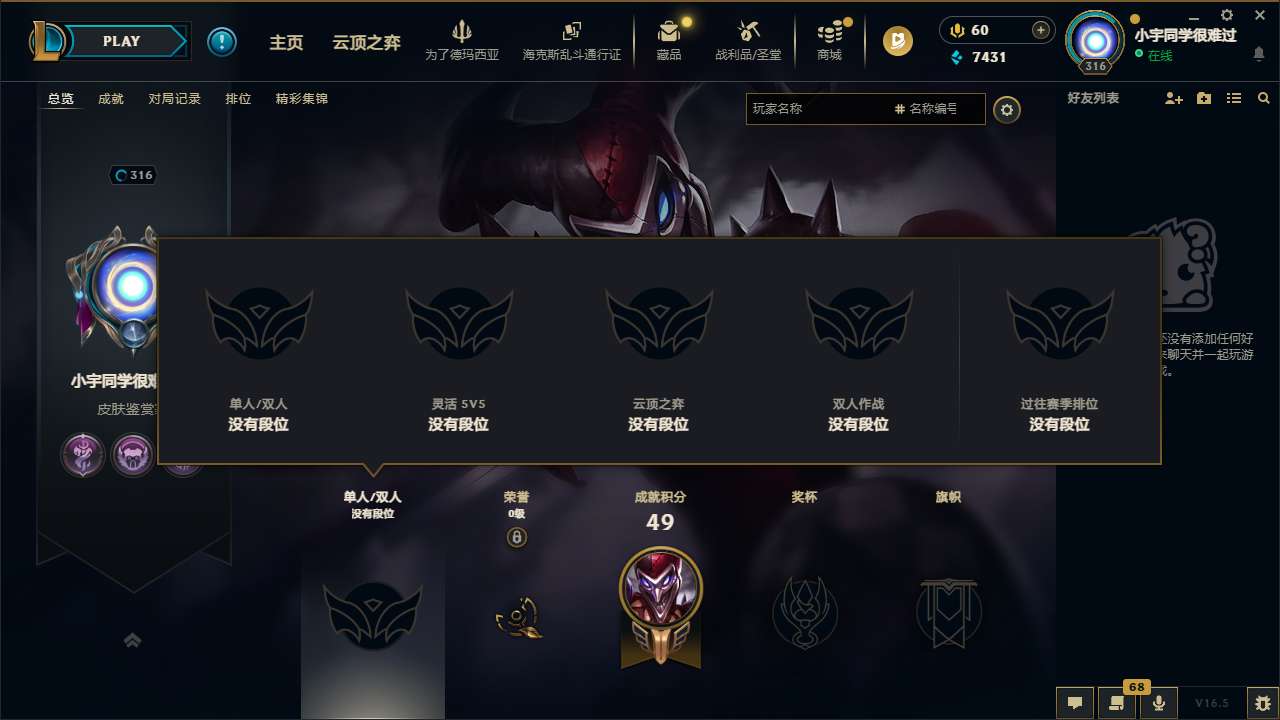1280x720 pixels.
Task: Open search settings gear next to 名称编号
Action: (1007, 109)
